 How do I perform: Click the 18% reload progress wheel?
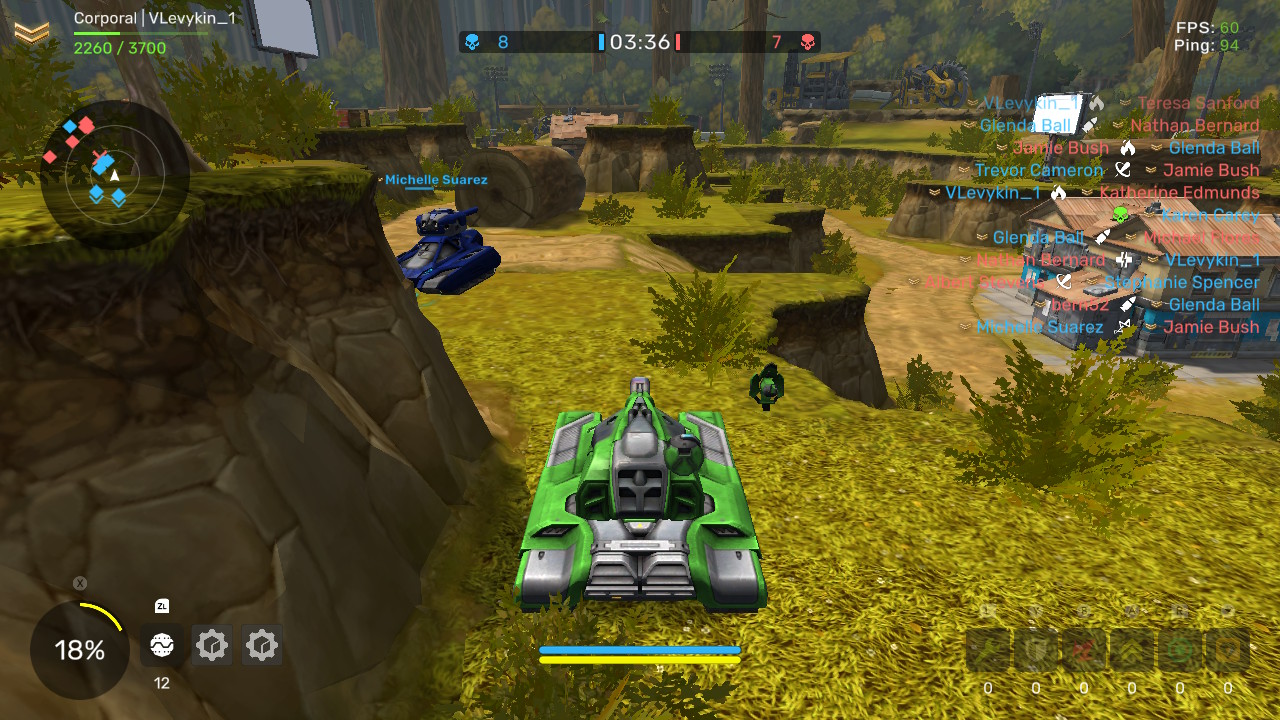[78, 650]
